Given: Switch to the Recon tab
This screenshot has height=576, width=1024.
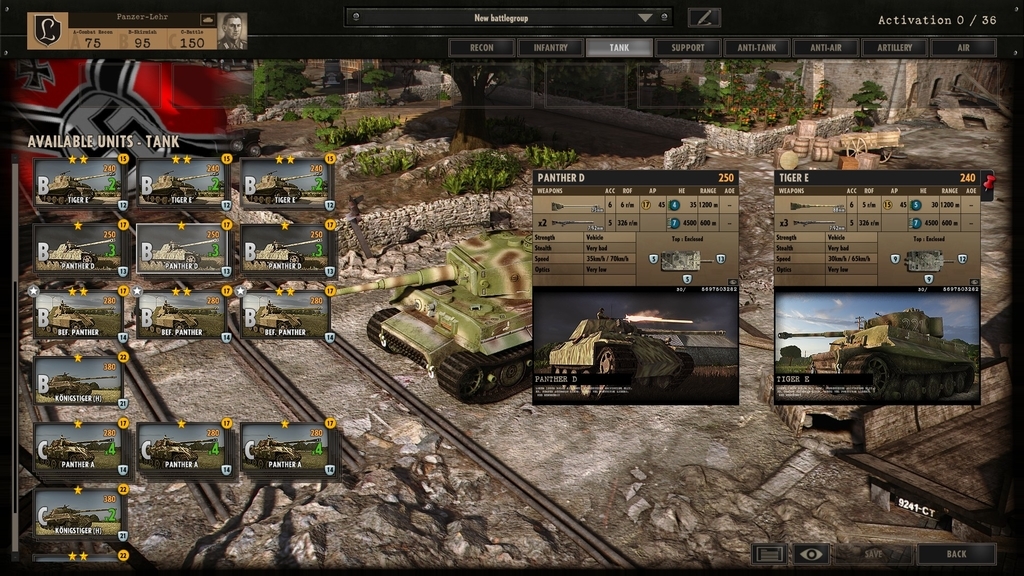Looking at the screenshot, I should [x=482, y=47].
